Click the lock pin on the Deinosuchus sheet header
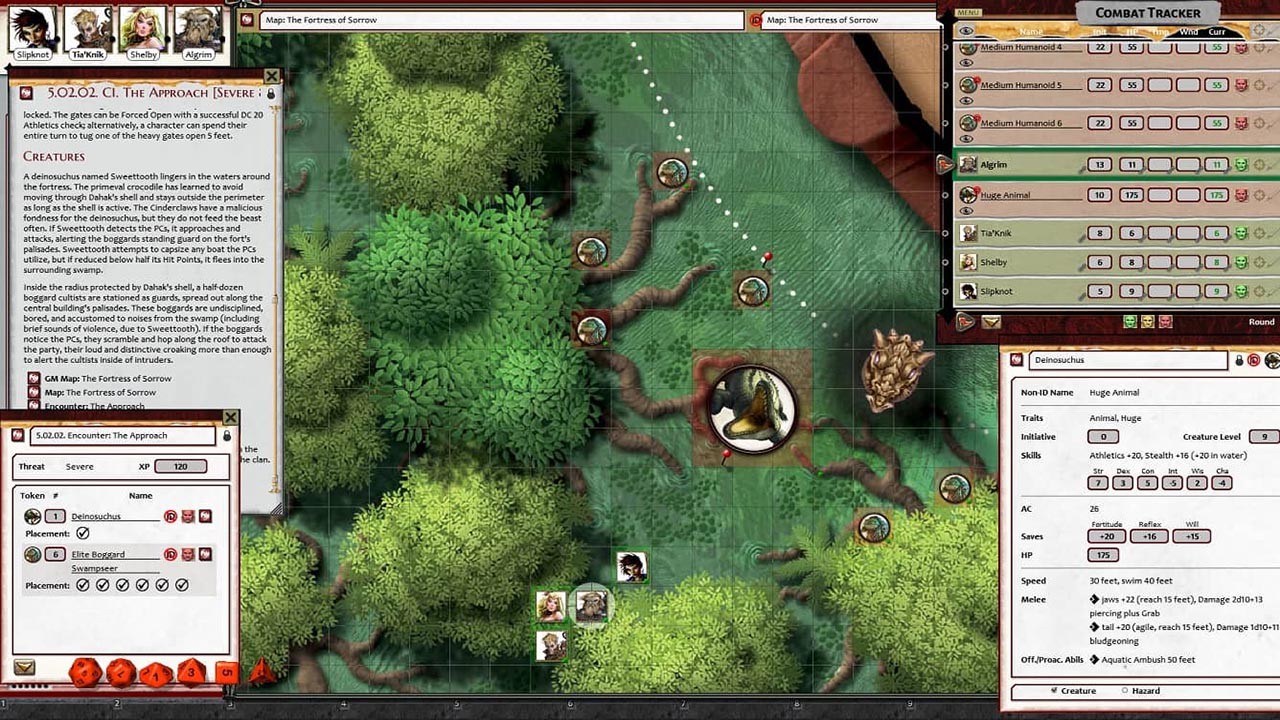This screenshot has width=1280, height=720. 1240,360
